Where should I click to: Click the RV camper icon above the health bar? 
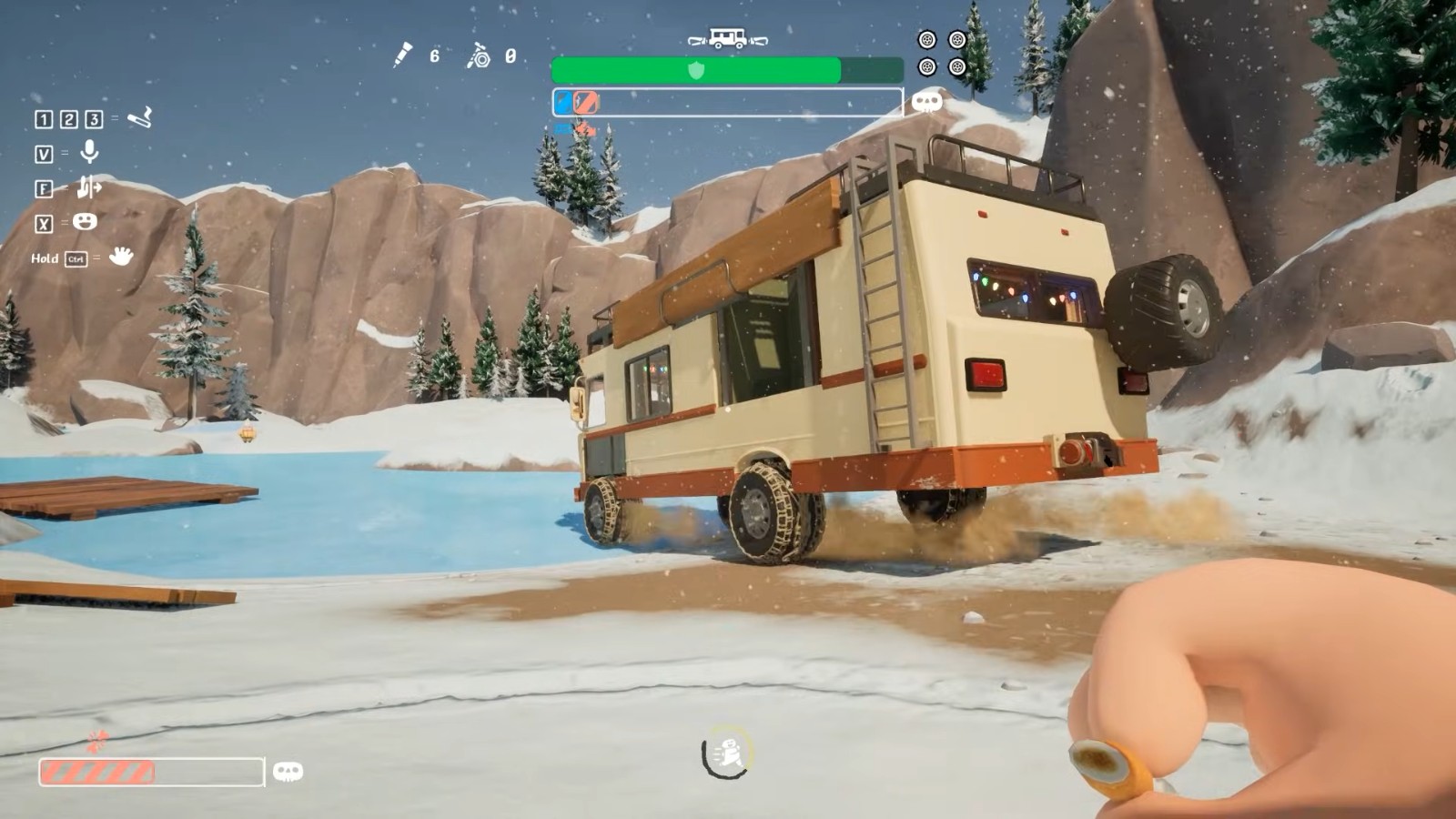(727, 38)
